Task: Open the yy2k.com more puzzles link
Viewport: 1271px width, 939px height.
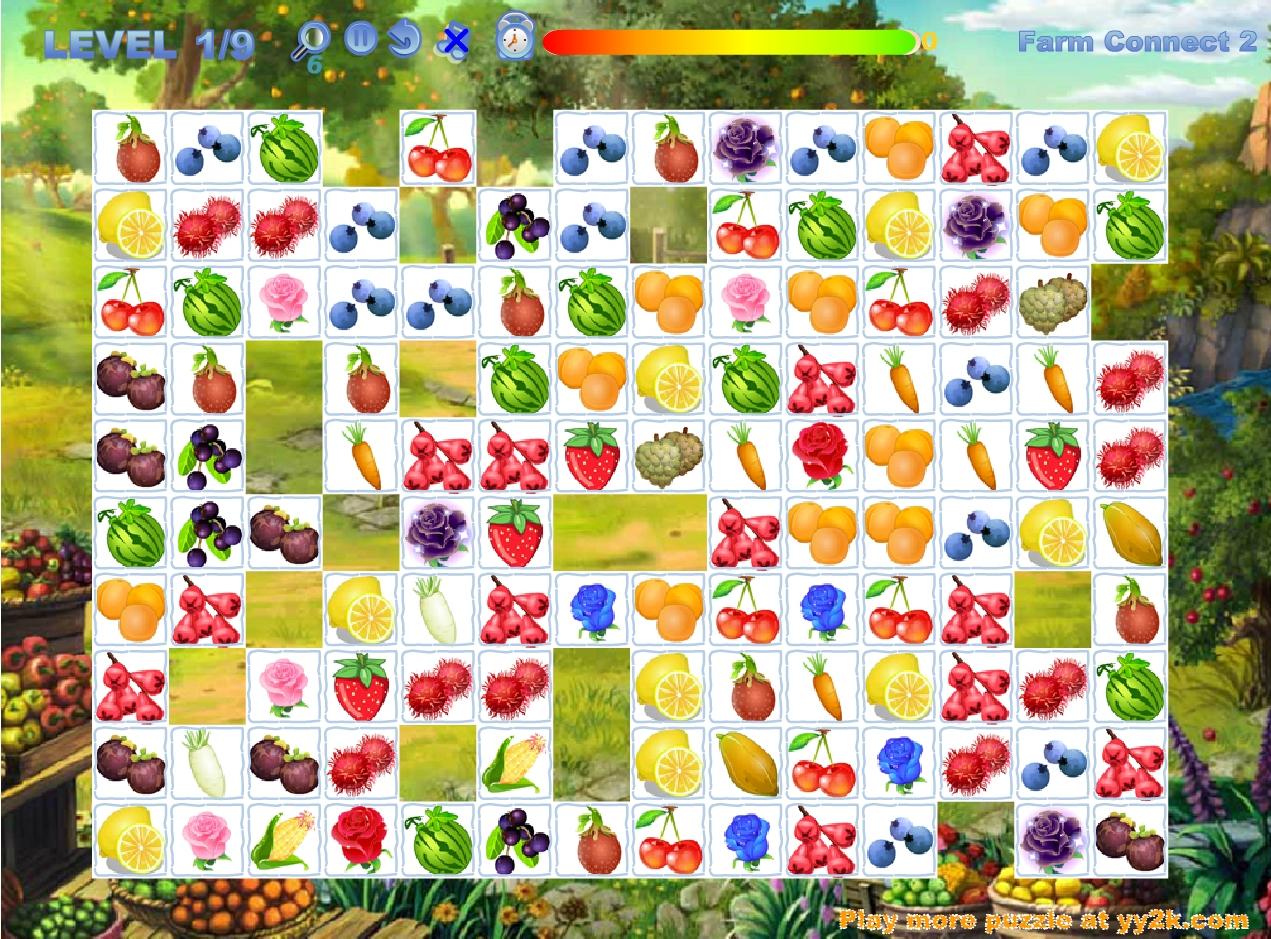Action: coord(1044,919)
